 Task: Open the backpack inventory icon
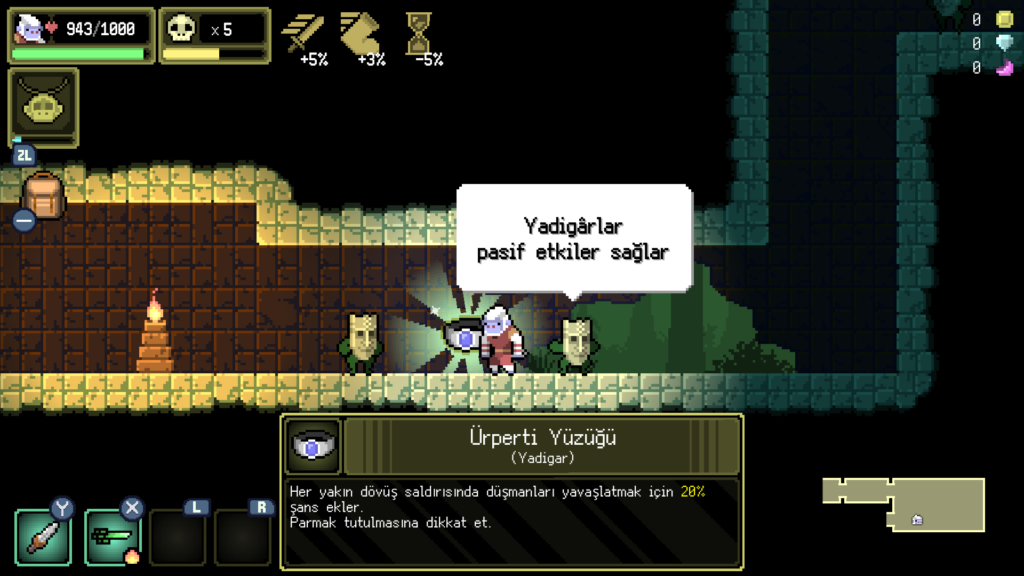point(43,196)
